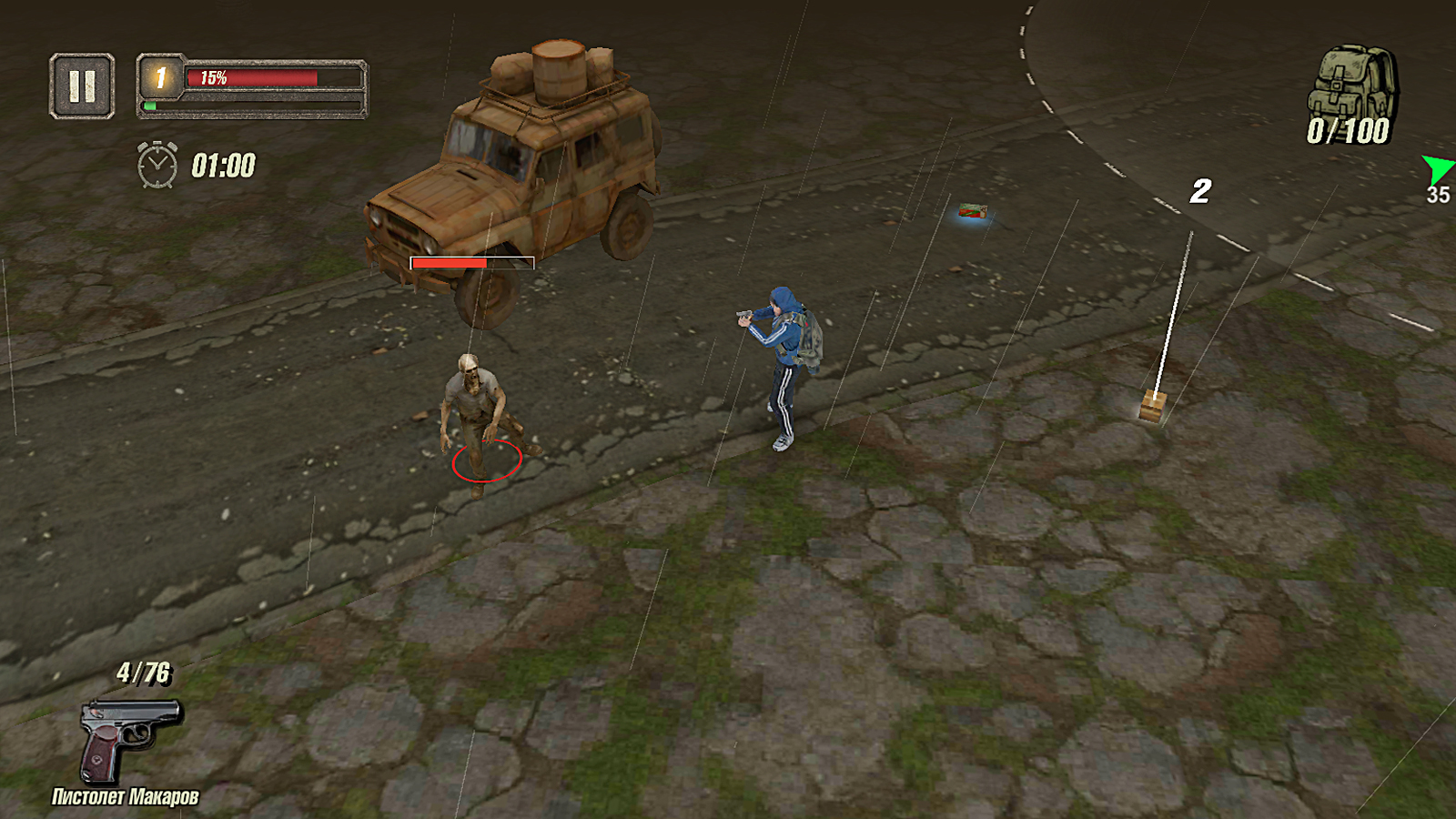1456x819 pixels.
Task: Click the jeep's red health bar
Action: [470, 261]
